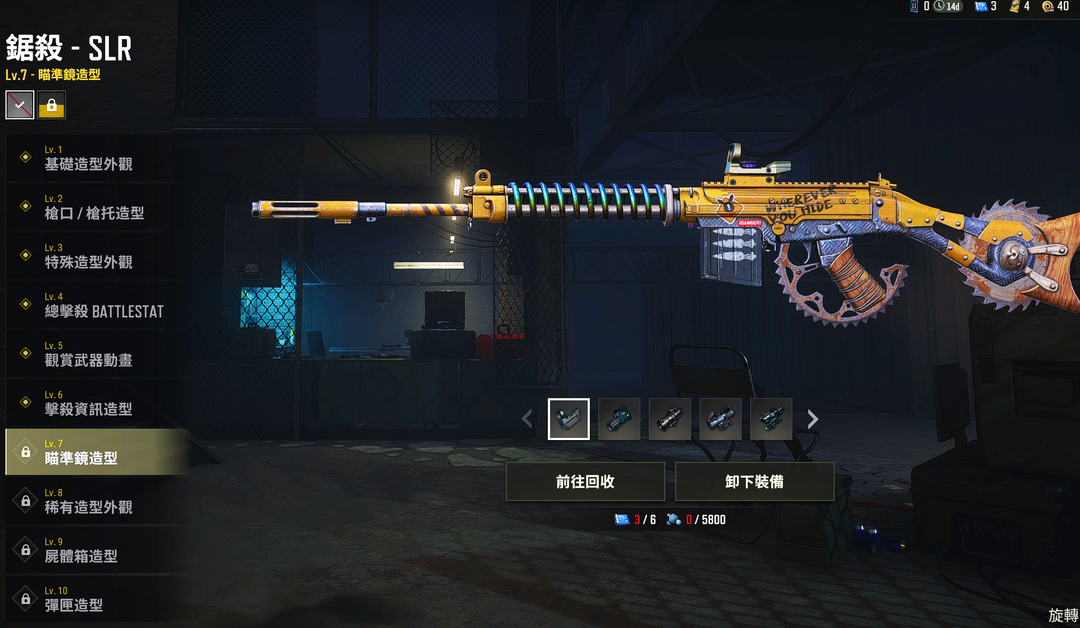The image size is (1080, 628).
Task: Show previous scope skins with left arrow
Action: coord(527,419)
